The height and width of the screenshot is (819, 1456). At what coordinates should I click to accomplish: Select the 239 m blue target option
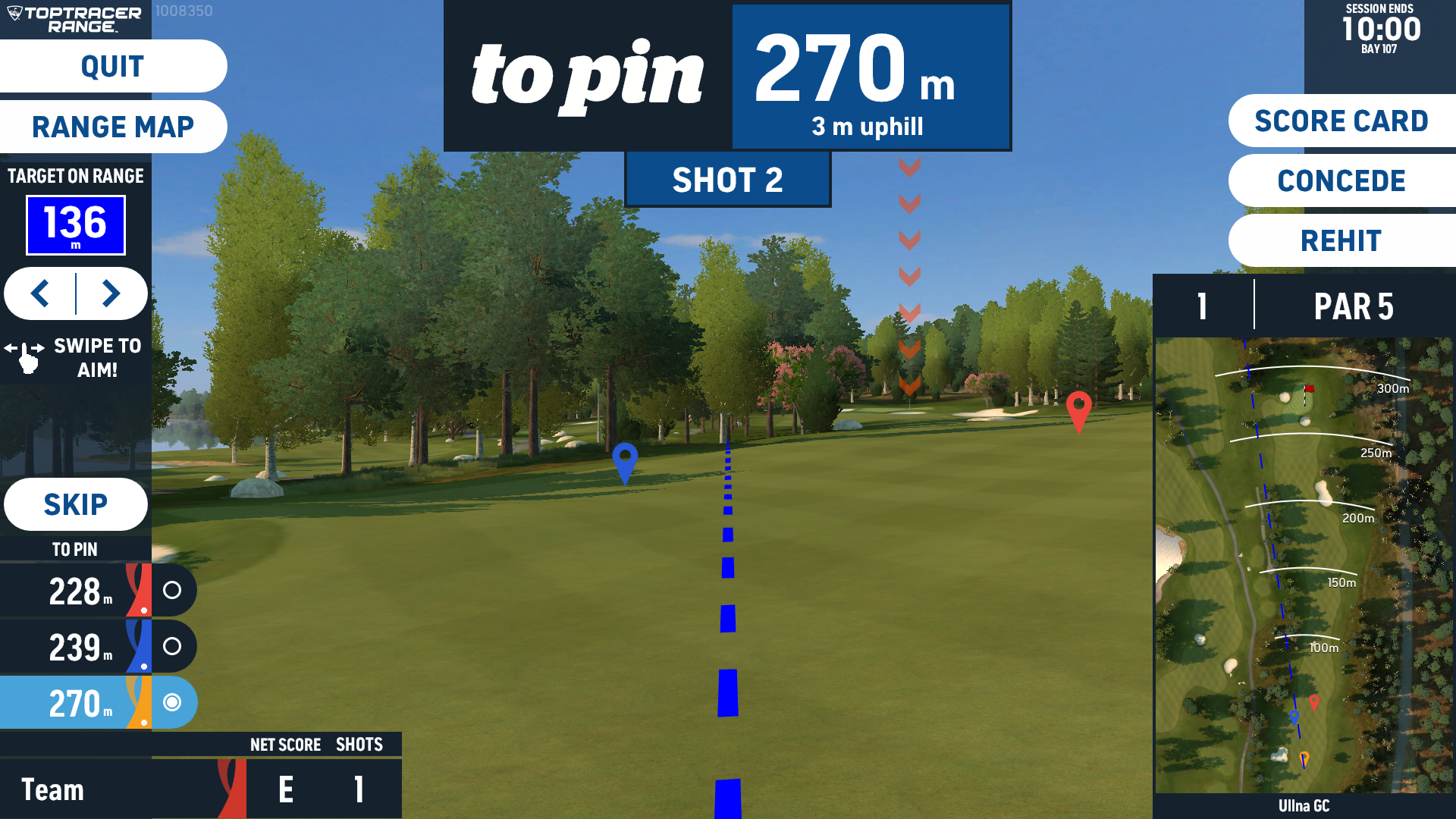coord(172,646)
